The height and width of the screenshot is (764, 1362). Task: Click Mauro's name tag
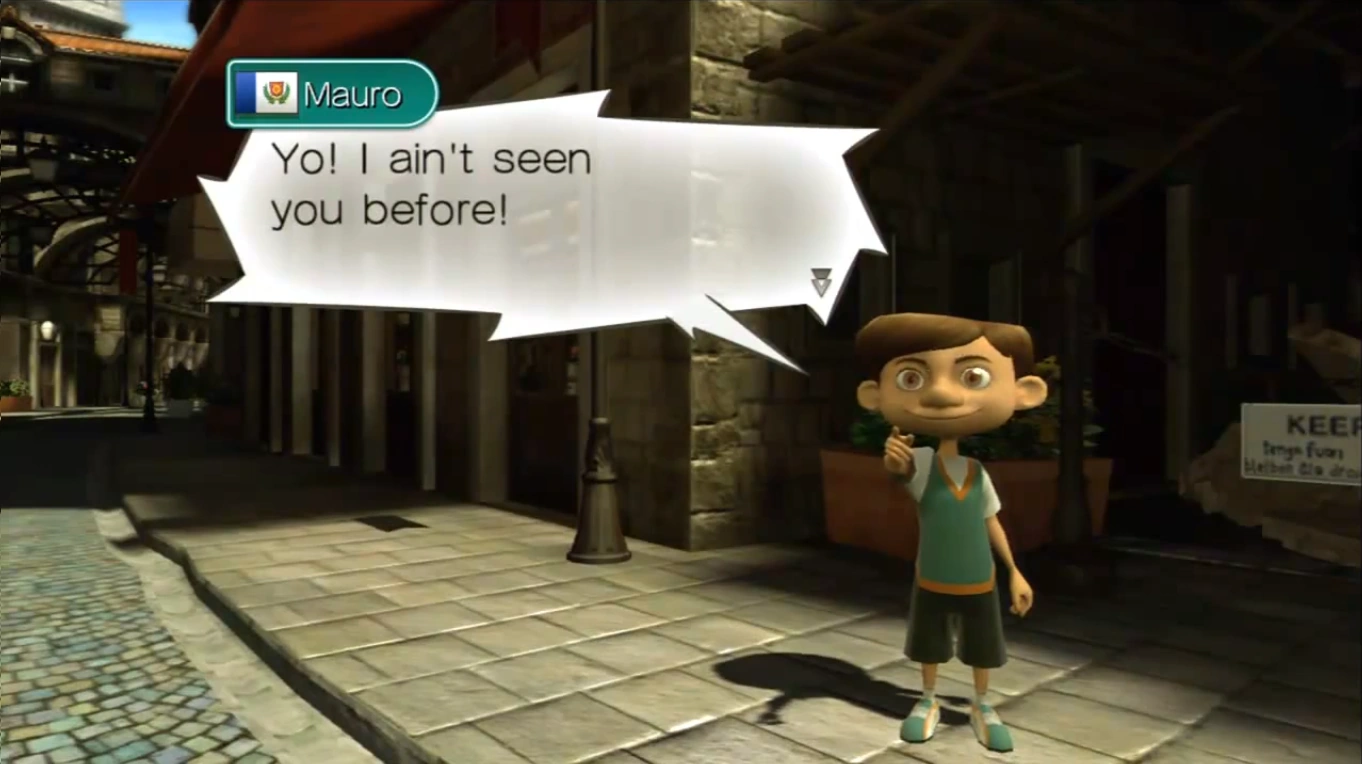[x=333, y=94]
